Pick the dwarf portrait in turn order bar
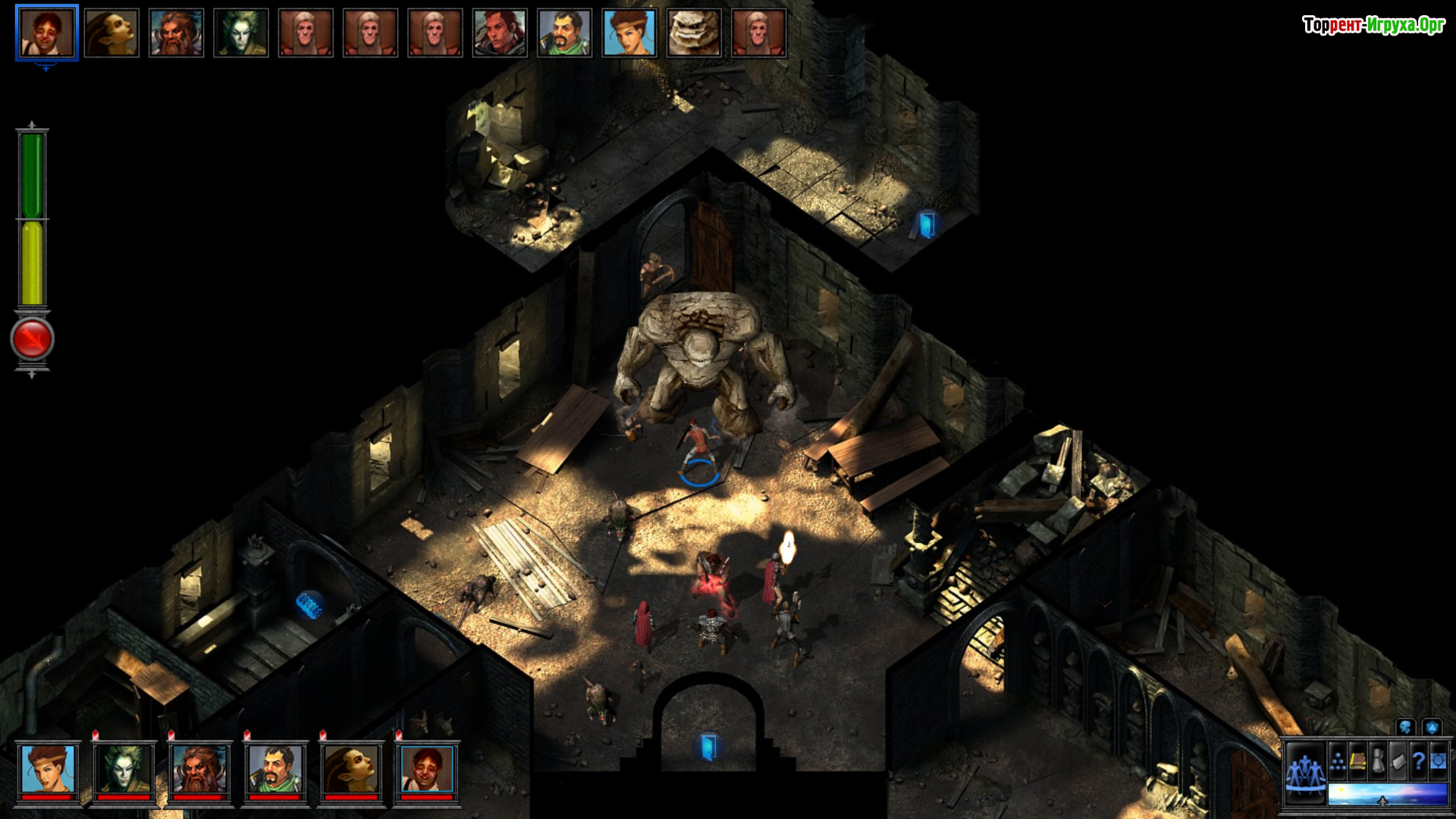 click(176, 33)
